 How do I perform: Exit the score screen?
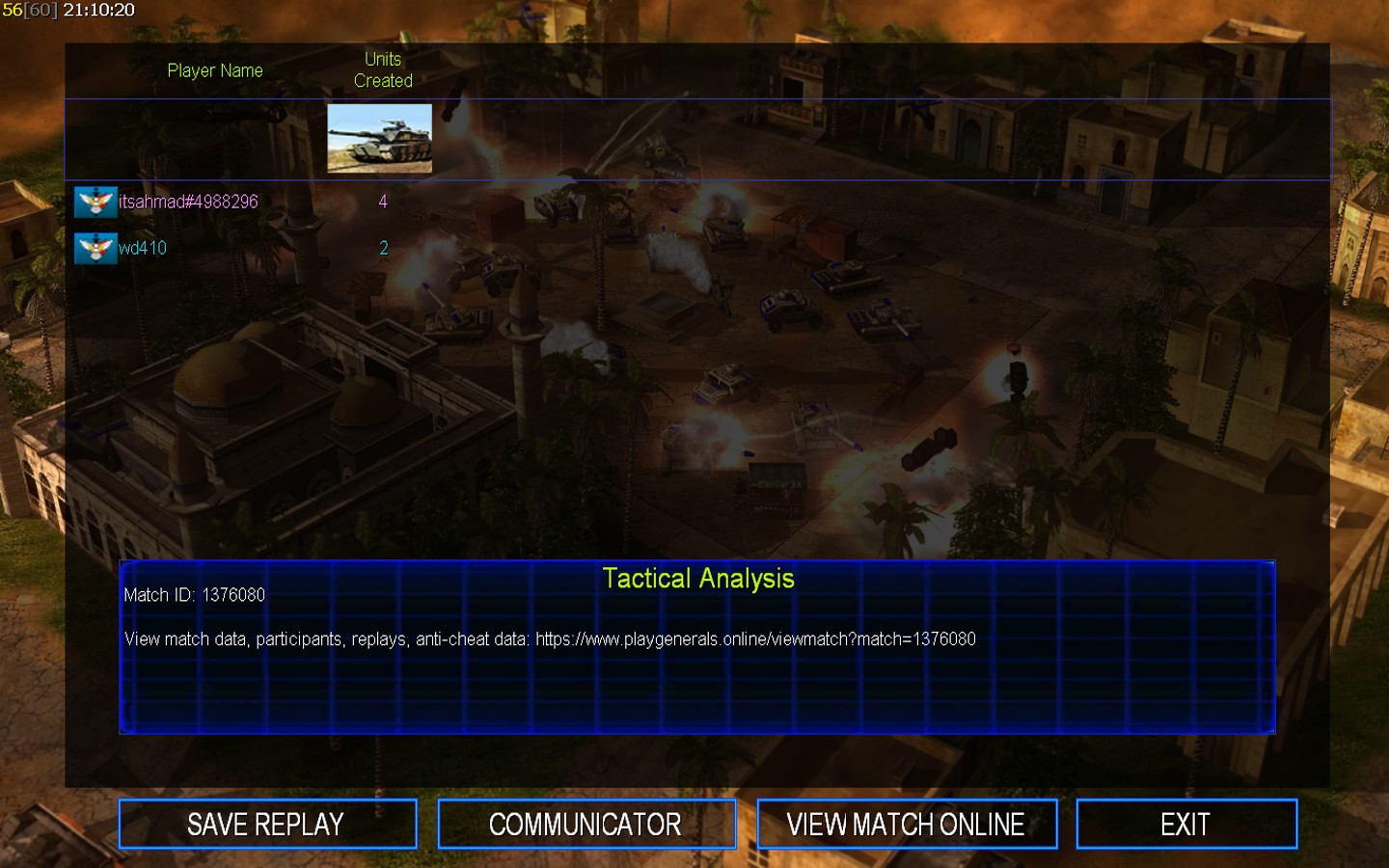pyautogui.click(x=1185, y=825)
